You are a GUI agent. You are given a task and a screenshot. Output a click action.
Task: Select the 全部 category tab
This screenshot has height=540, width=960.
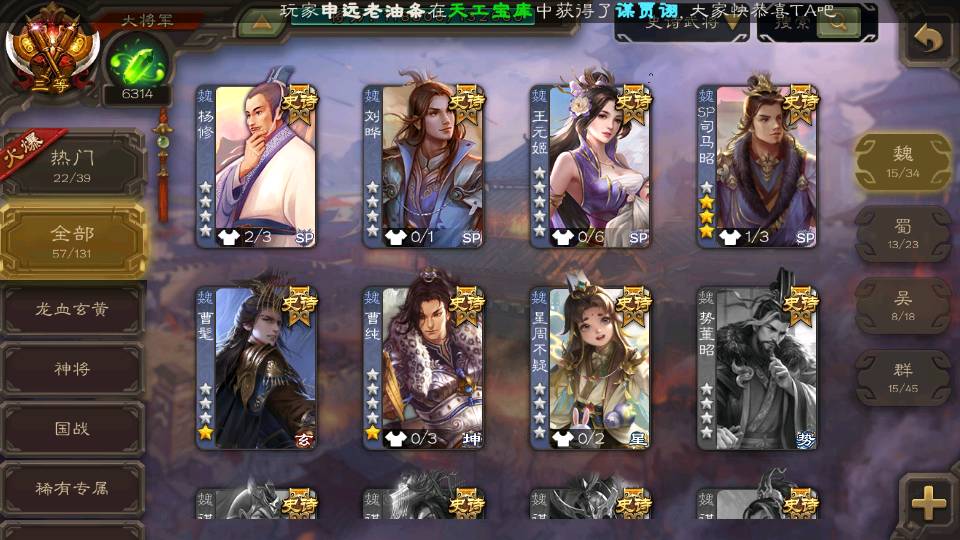click(72, 240)
